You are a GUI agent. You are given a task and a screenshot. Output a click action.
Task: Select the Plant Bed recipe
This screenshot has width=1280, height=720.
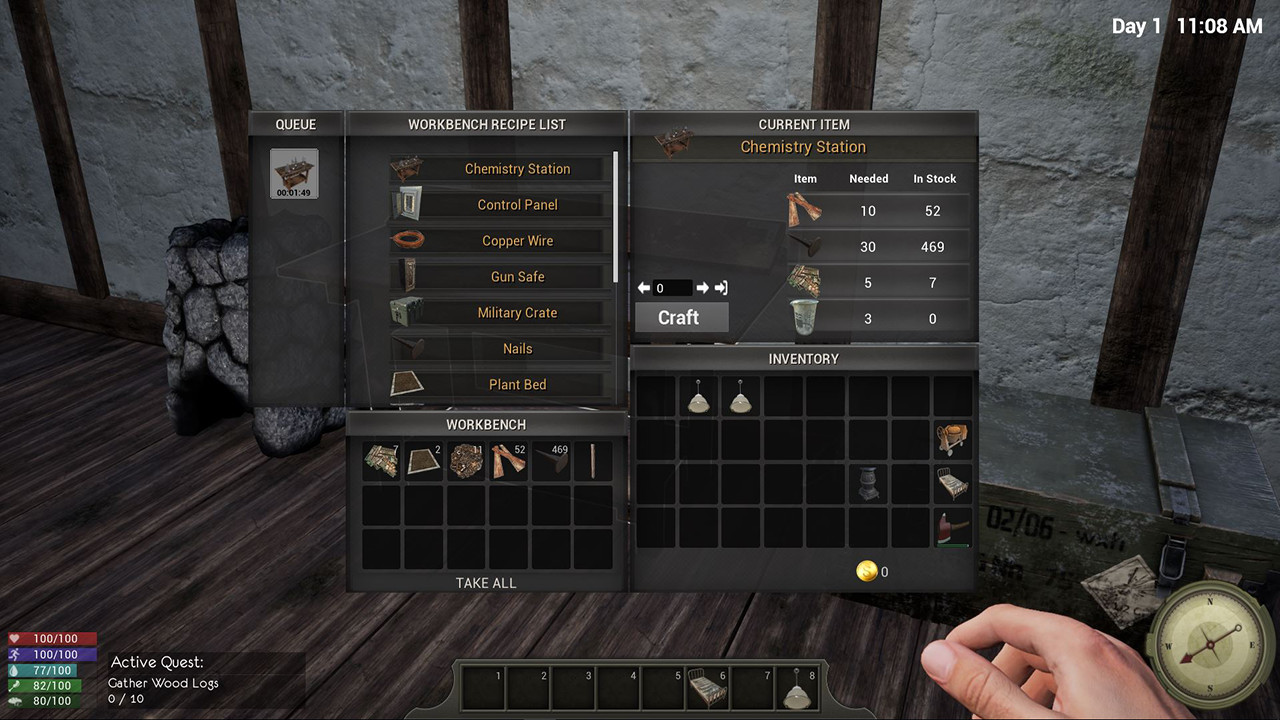click(517, 385)
